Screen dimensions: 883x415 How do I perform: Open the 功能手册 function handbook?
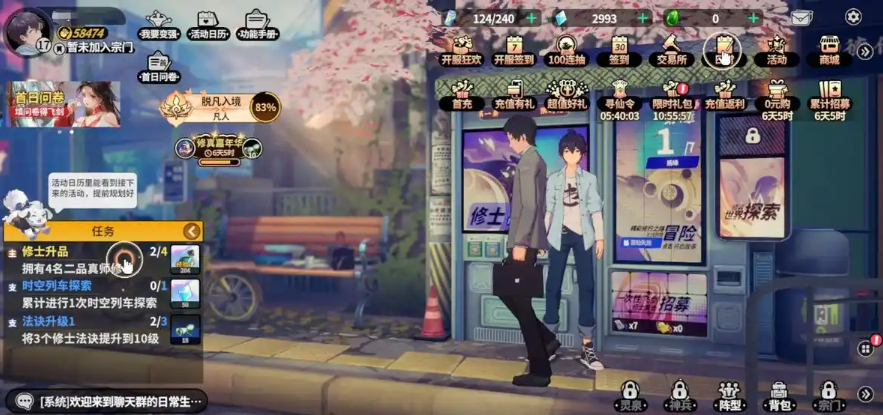pyautogui.click(x=257, y=25)
